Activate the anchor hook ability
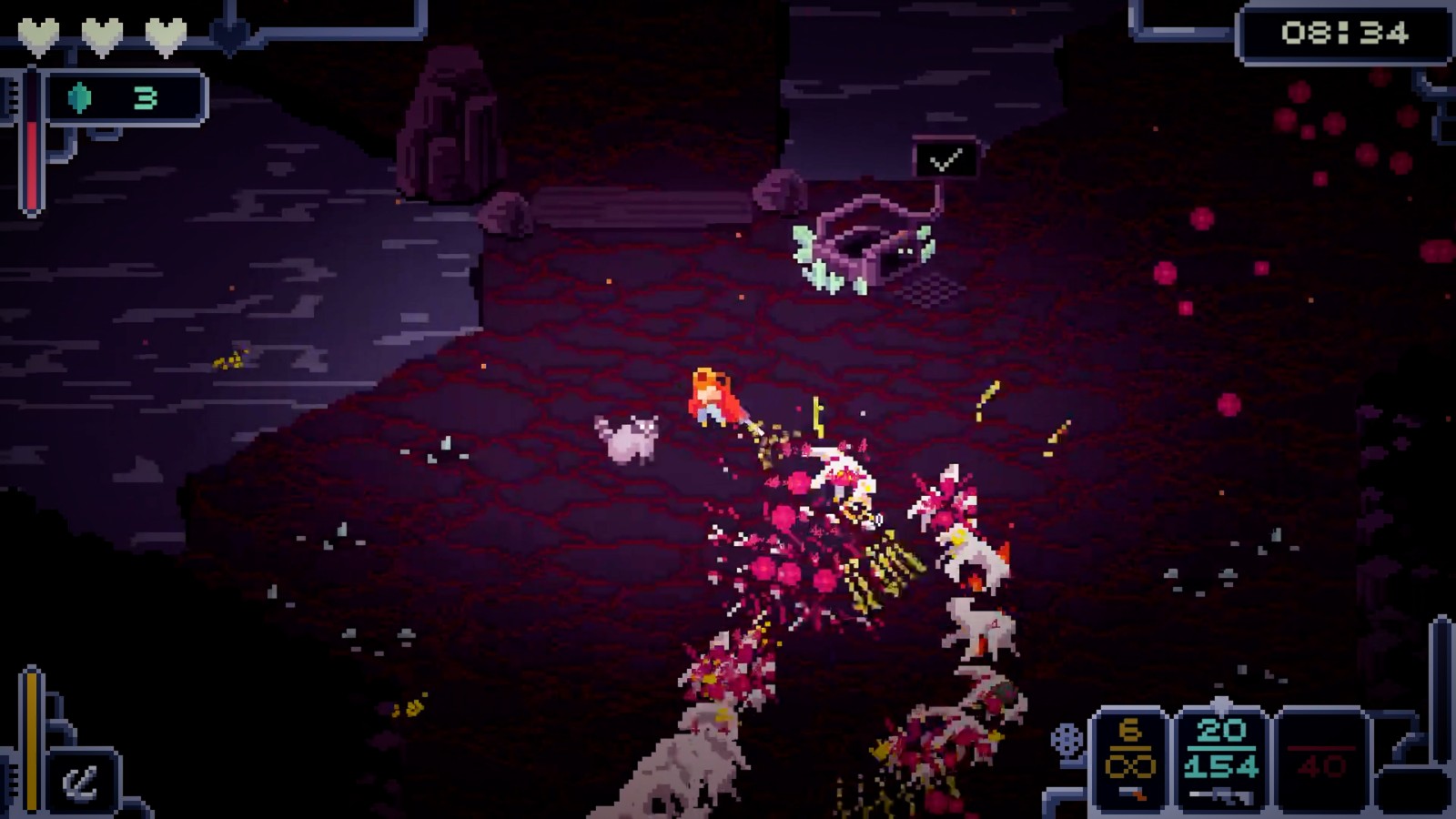This screenshot has width=1456, height=819. click(82, 781)
